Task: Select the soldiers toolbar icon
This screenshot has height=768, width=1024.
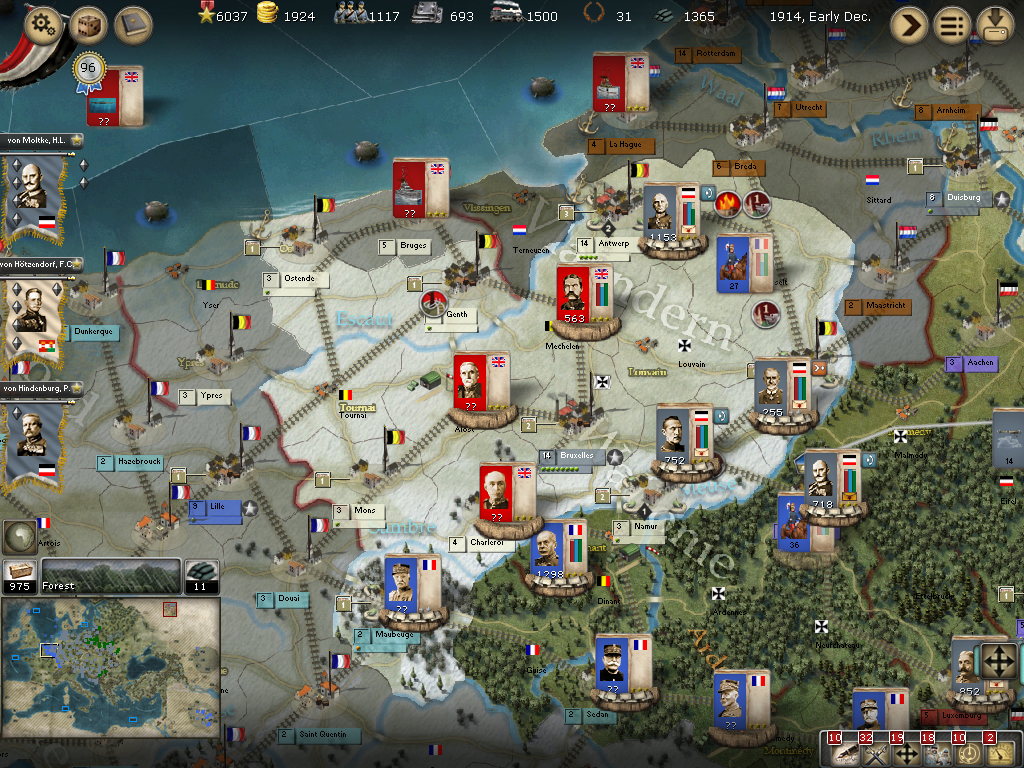Action: coord(936,752)
